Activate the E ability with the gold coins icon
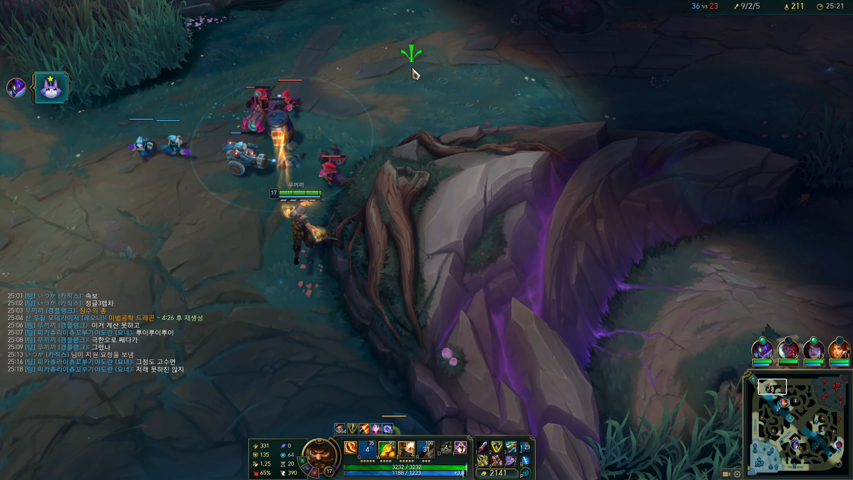This screenshot has height=480, width=853. (387, 449)
